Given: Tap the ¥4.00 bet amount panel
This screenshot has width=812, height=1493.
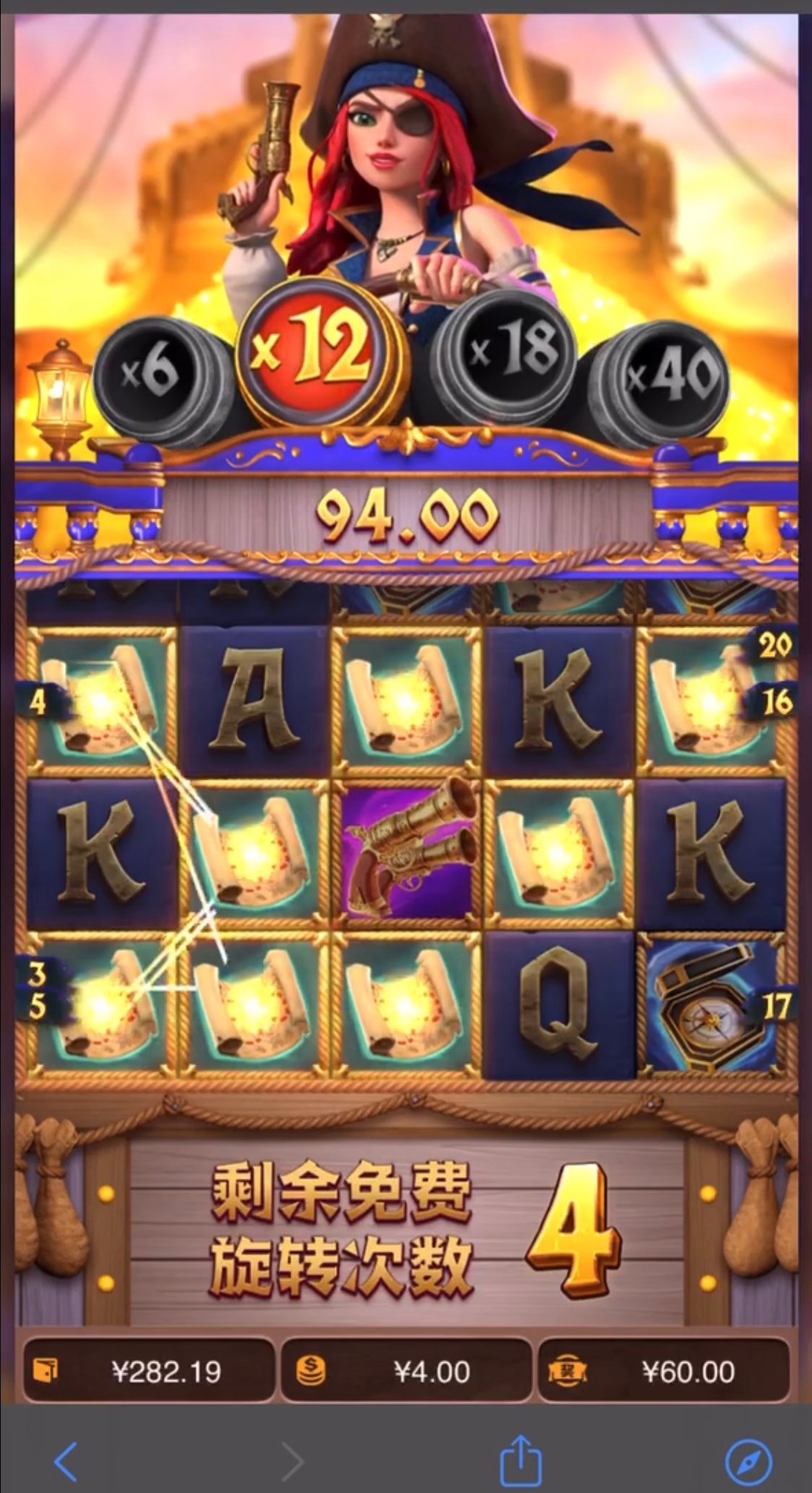Looking at the screenshot, I should (405, 1371).
